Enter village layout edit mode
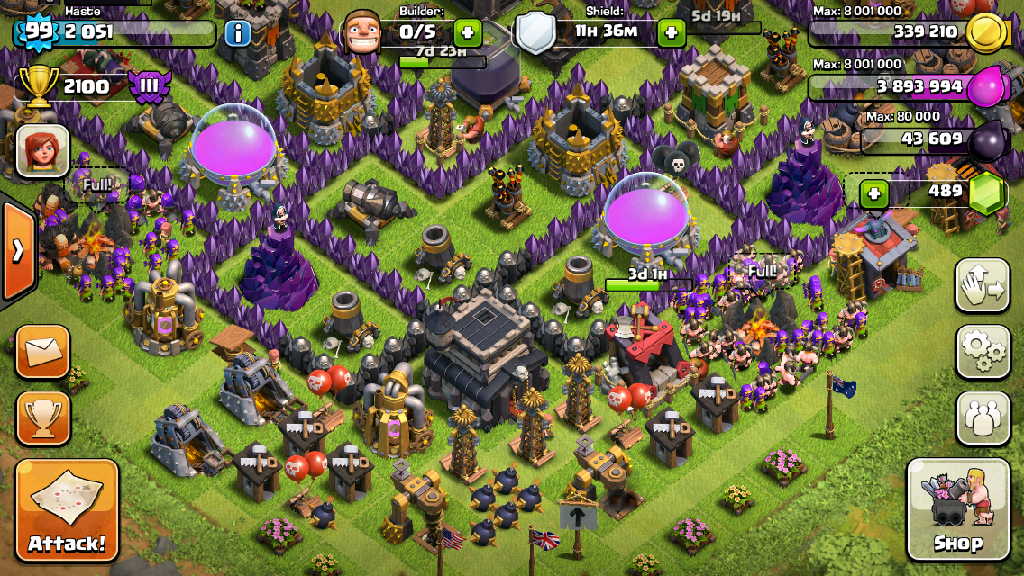This screenshot has width=1024, height=576. (x=983, y=285)
